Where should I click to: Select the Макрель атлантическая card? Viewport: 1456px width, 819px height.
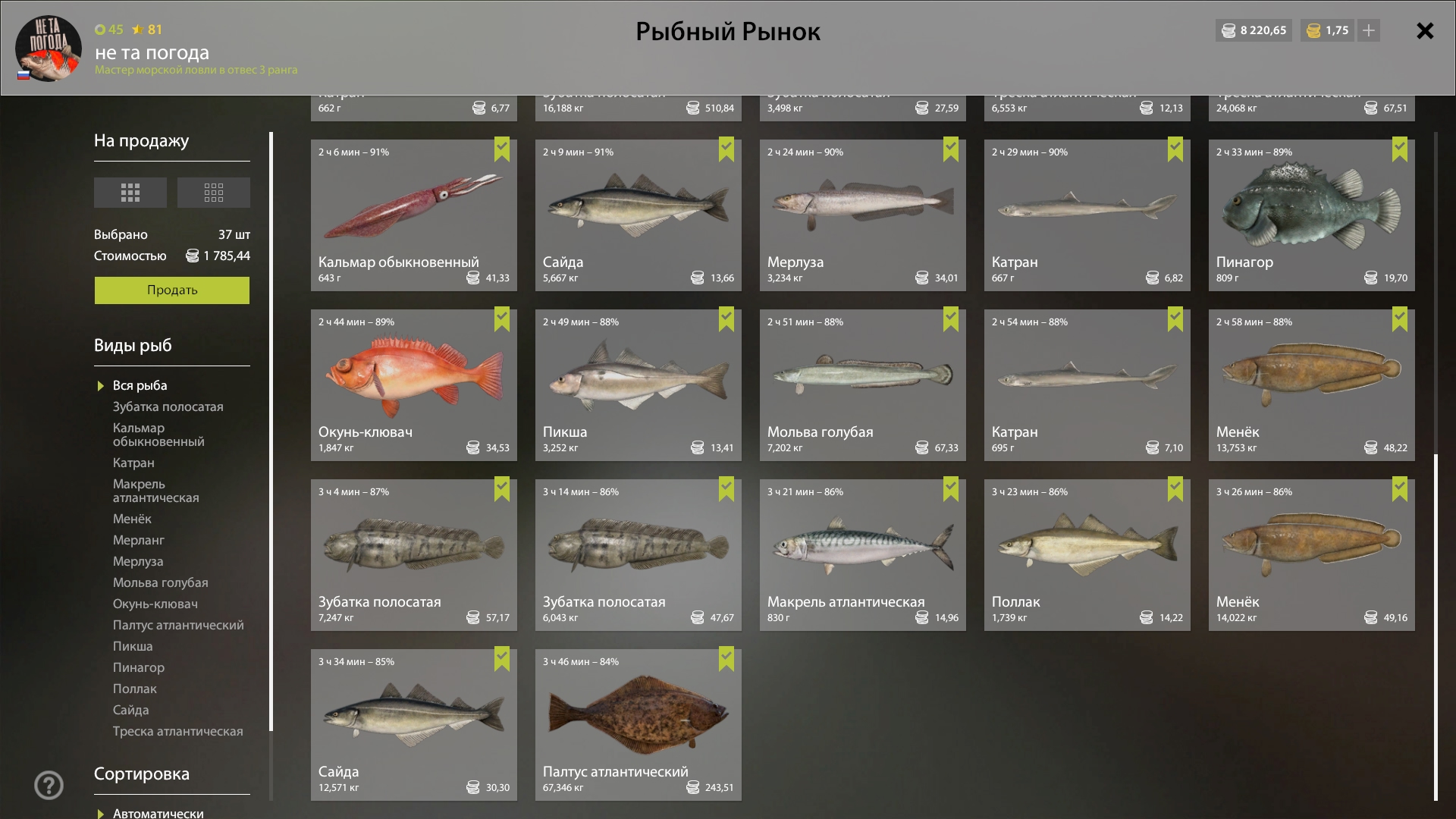tap(862, 555)
